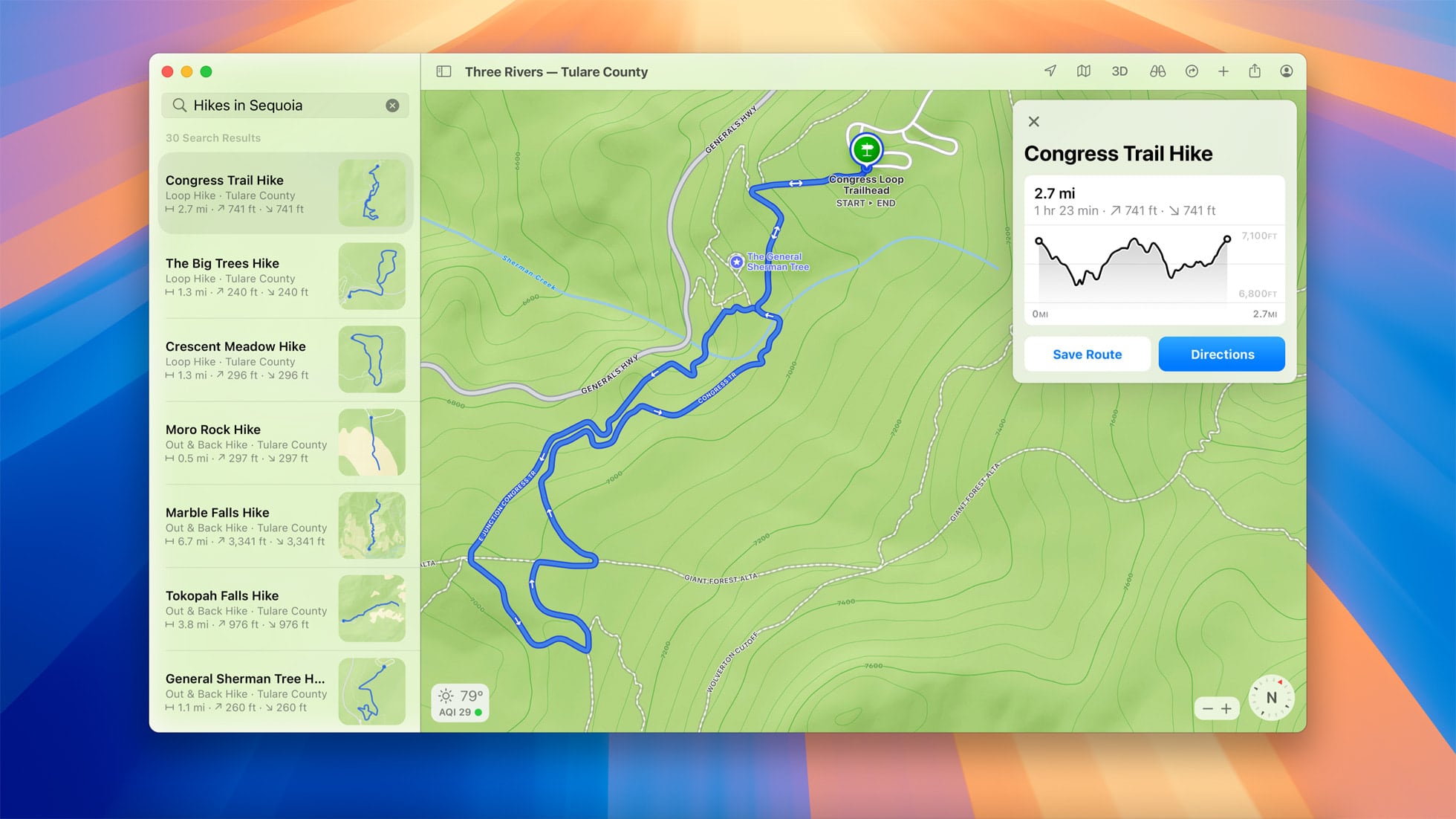Clear the Hikes in Sequoia search field

click(x=393, y=105)
